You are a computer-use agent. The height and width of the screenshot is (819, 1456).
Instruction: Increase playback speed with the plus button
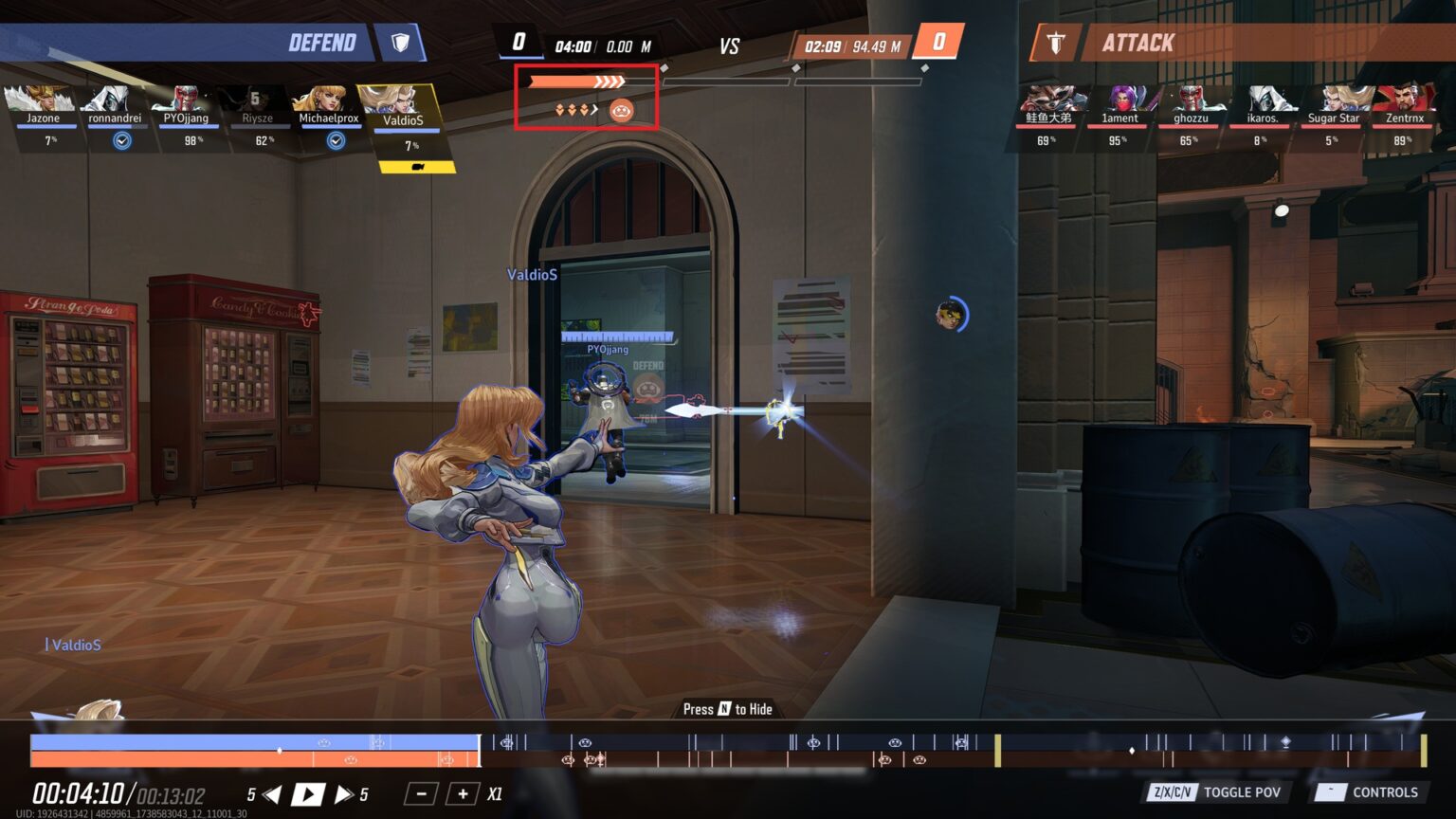(x=462, y=794)
